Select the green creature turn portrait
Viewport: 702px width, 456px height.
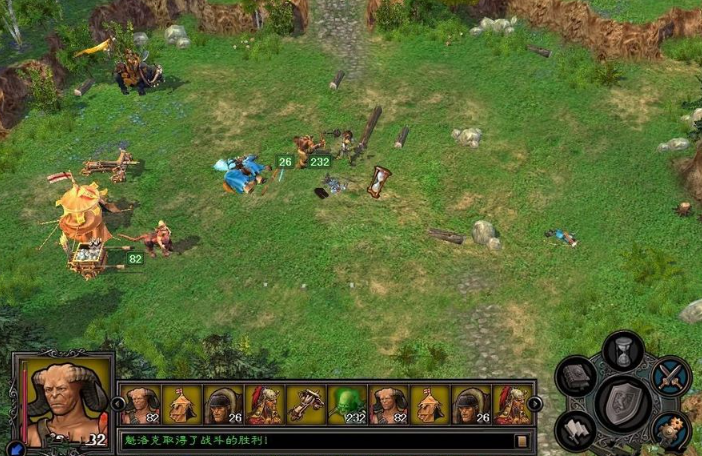[346, 405]
